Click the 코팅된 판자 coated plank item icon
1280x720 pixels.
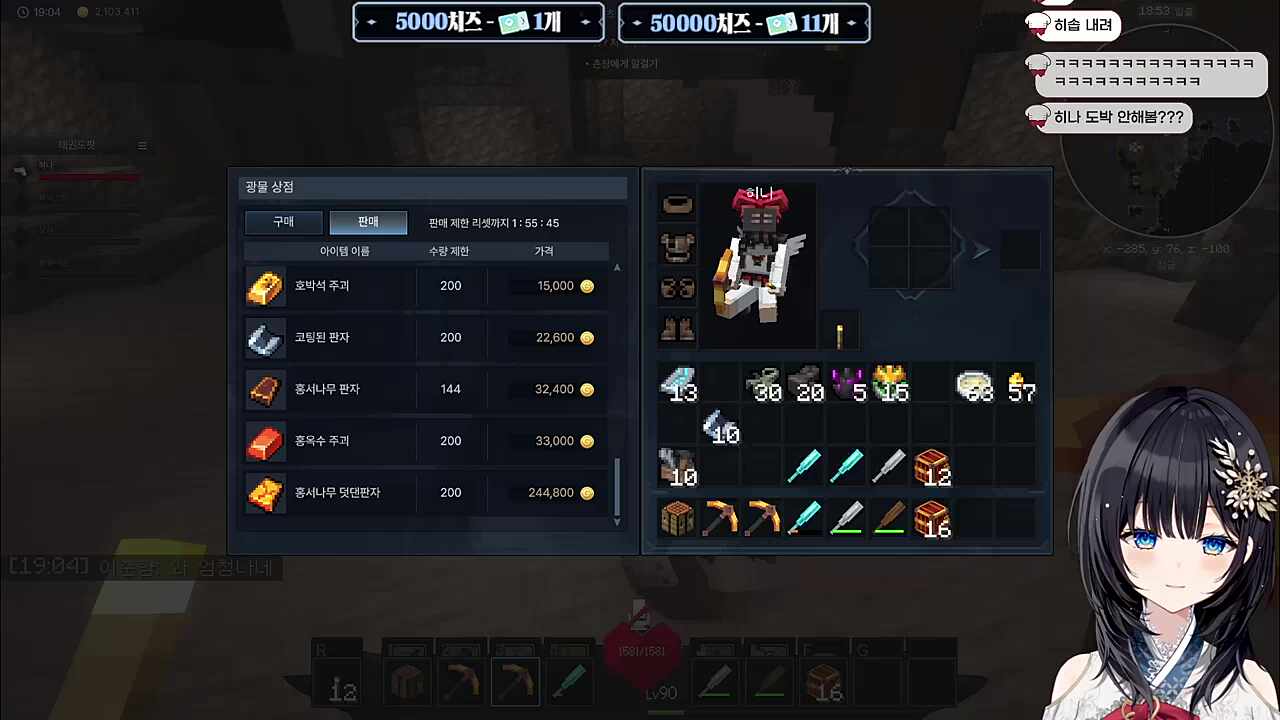pos(265,337)
